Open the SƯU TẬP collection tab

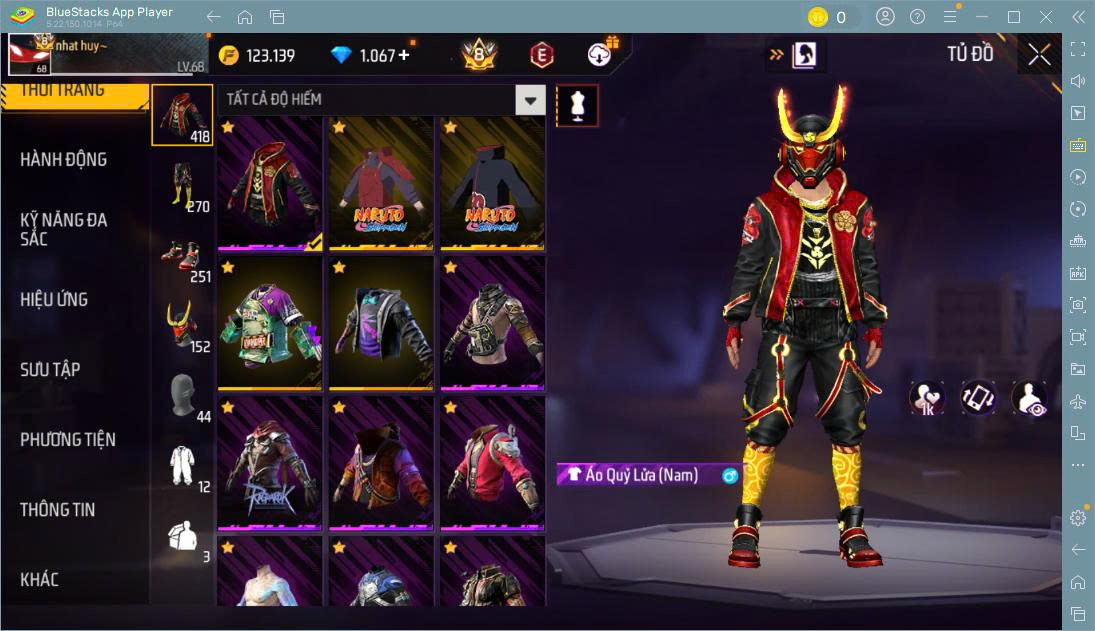pos(50,370)
